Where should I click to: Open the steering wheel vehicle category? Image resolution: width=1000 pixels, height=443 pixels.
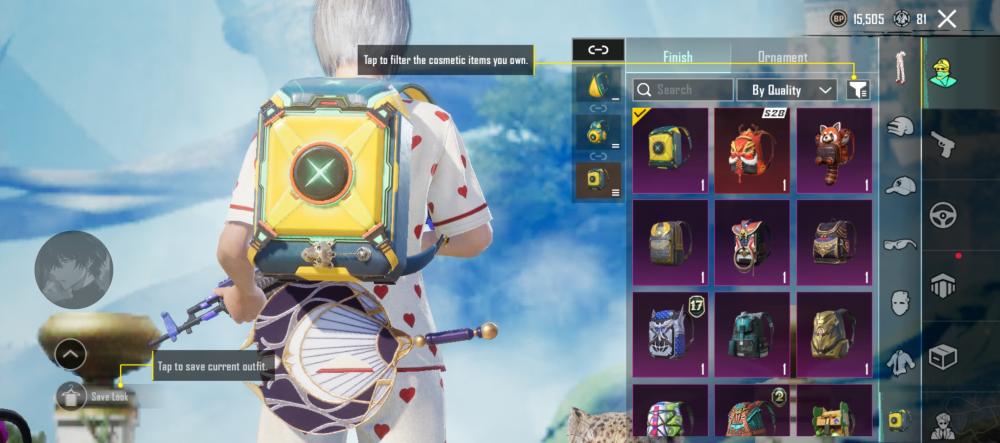coord(943,215)
